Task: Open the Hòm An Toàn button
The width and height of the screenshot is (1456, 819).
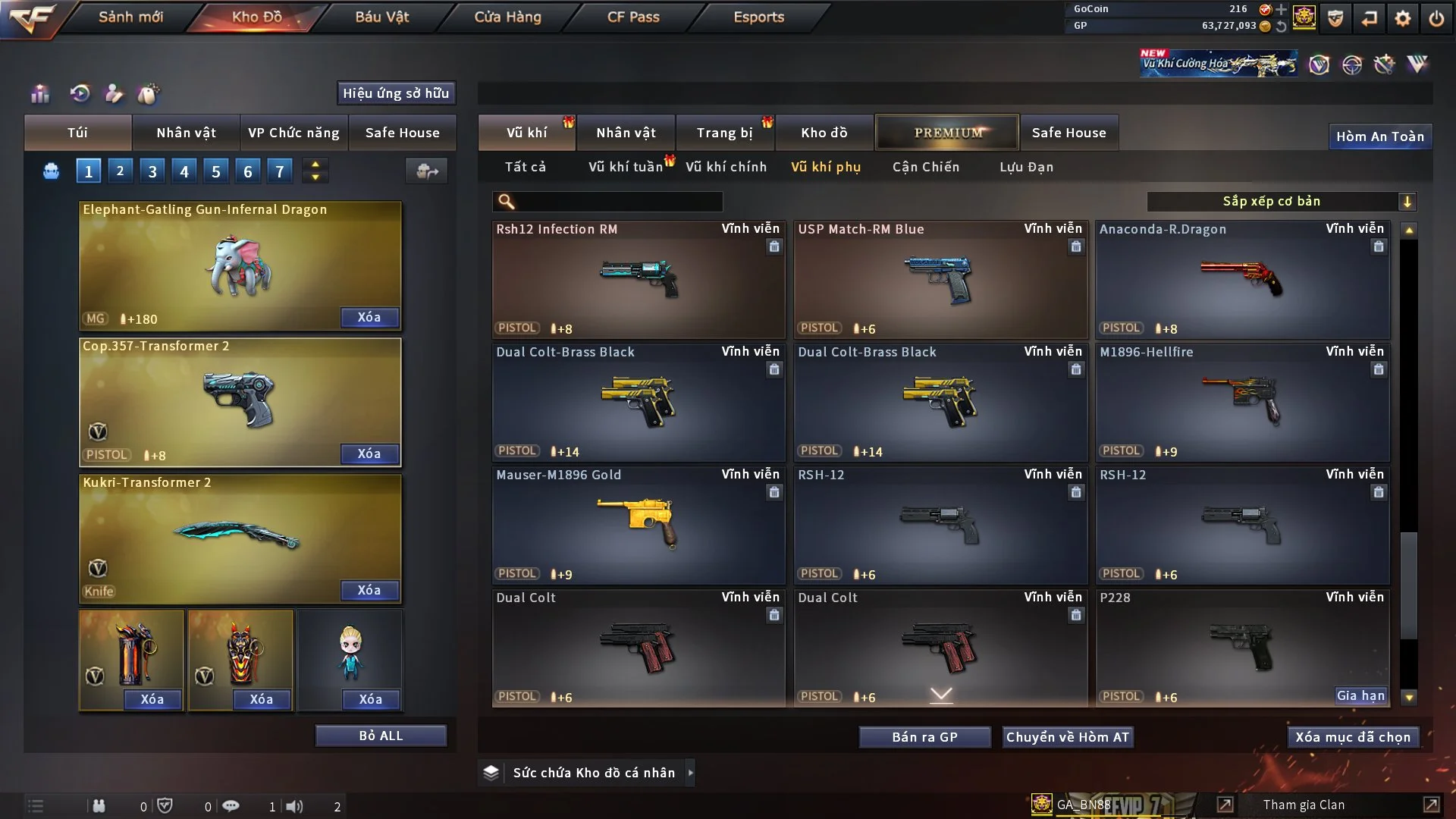Action: (1379, 136)
